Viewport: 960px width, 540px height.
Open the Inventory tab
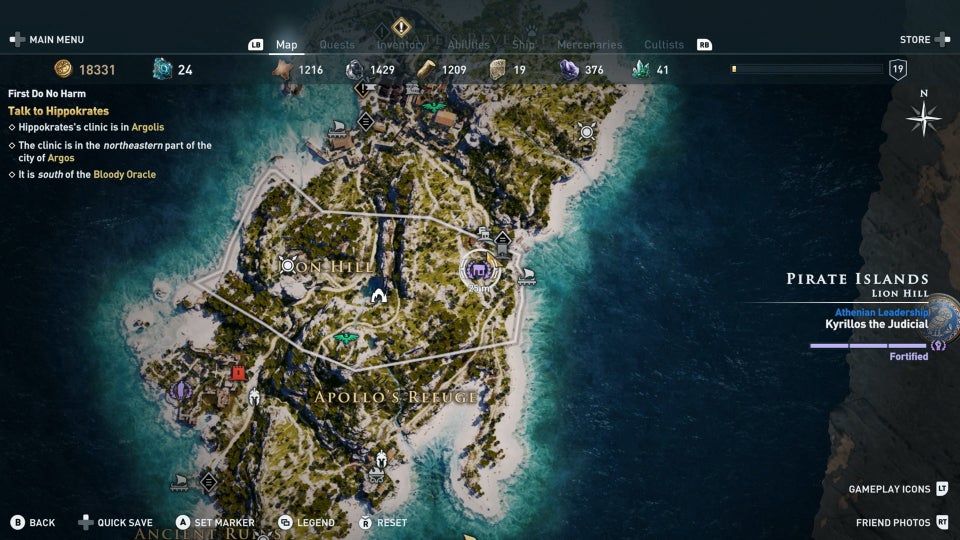click(x=400, y=45)
